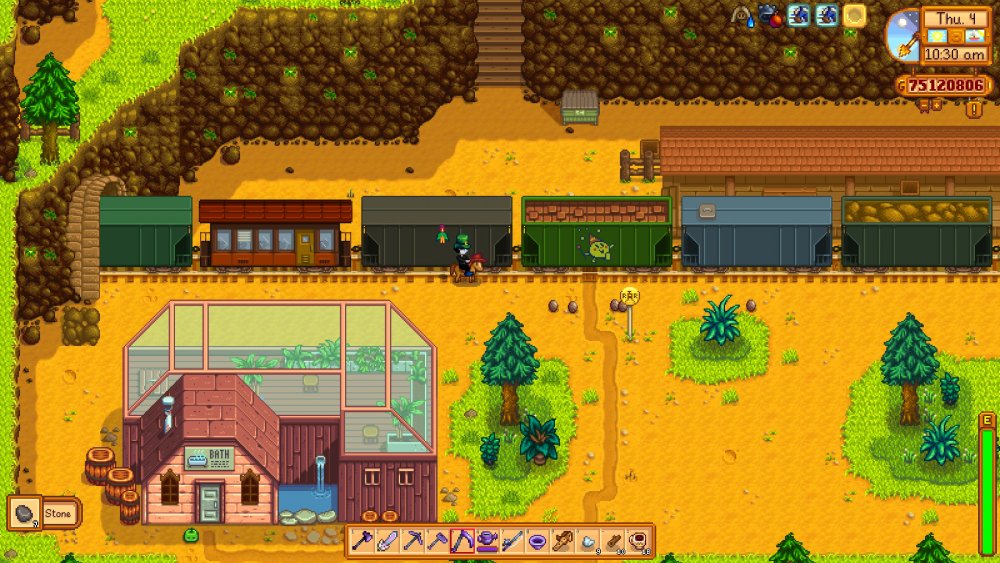This screenshot has height=563, width=1000.
Task: Select the axe in the hotbar
Action: (x=362, y=541)
